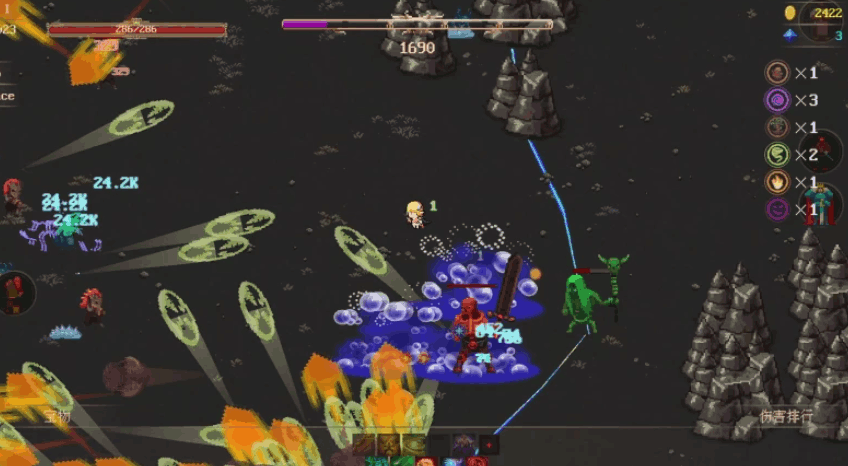Screen dimensions: 848x466
Task: Open the 伤害排行 damage ranking panel
Action: pyautogui.click(x=785, y=416)
